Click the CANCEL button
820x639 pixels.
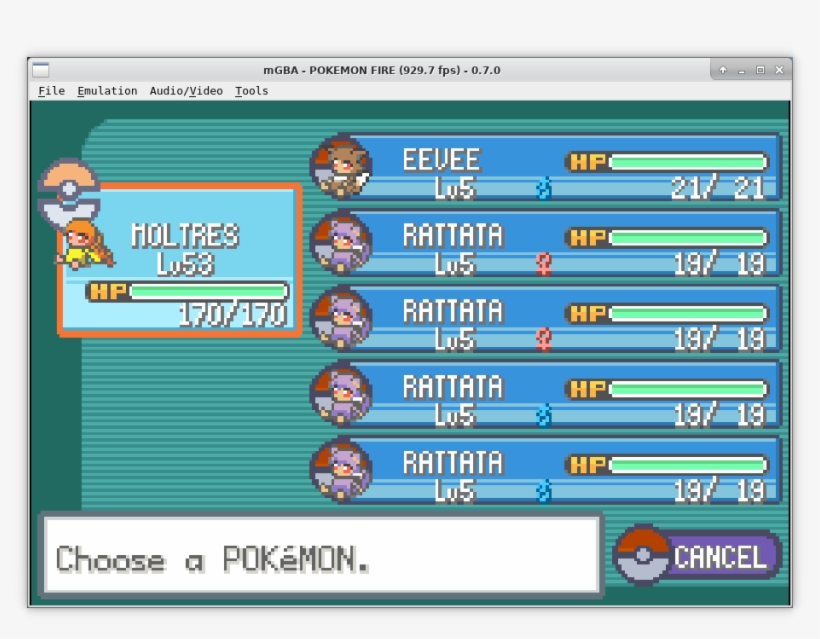(698, 557)
